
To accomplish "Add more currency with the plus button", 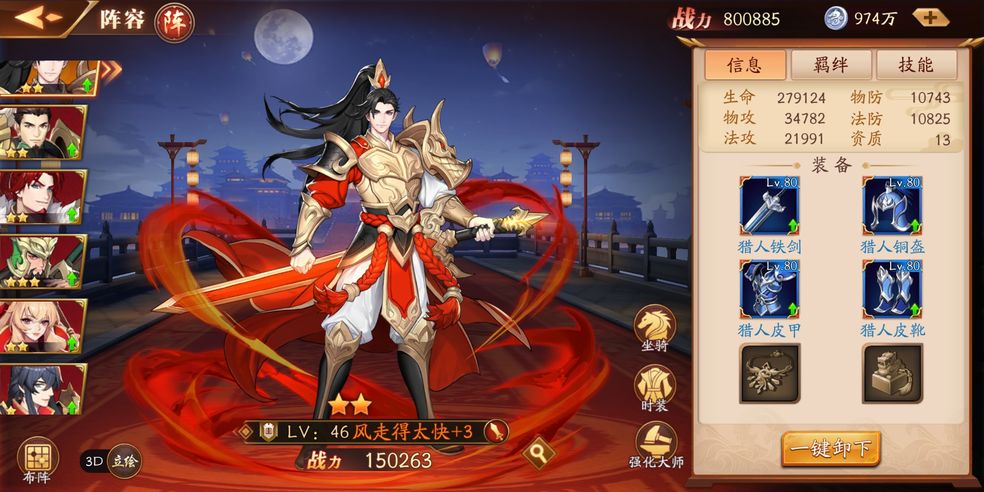I will point(930,18).
